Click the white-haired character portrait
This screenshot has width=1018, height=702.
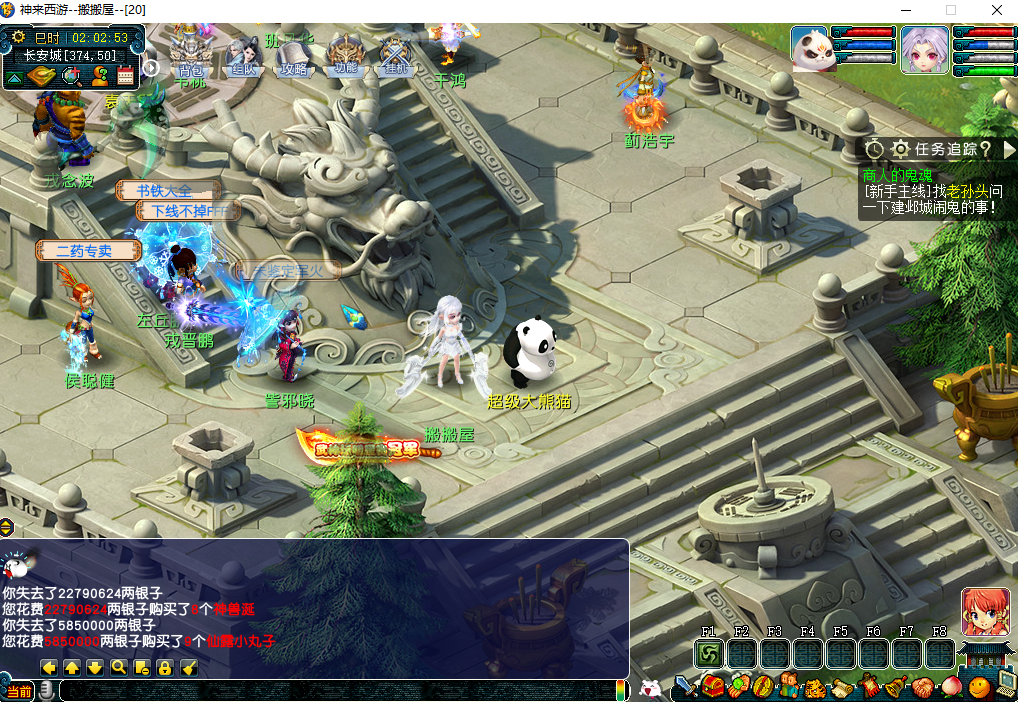coord(924,49)
